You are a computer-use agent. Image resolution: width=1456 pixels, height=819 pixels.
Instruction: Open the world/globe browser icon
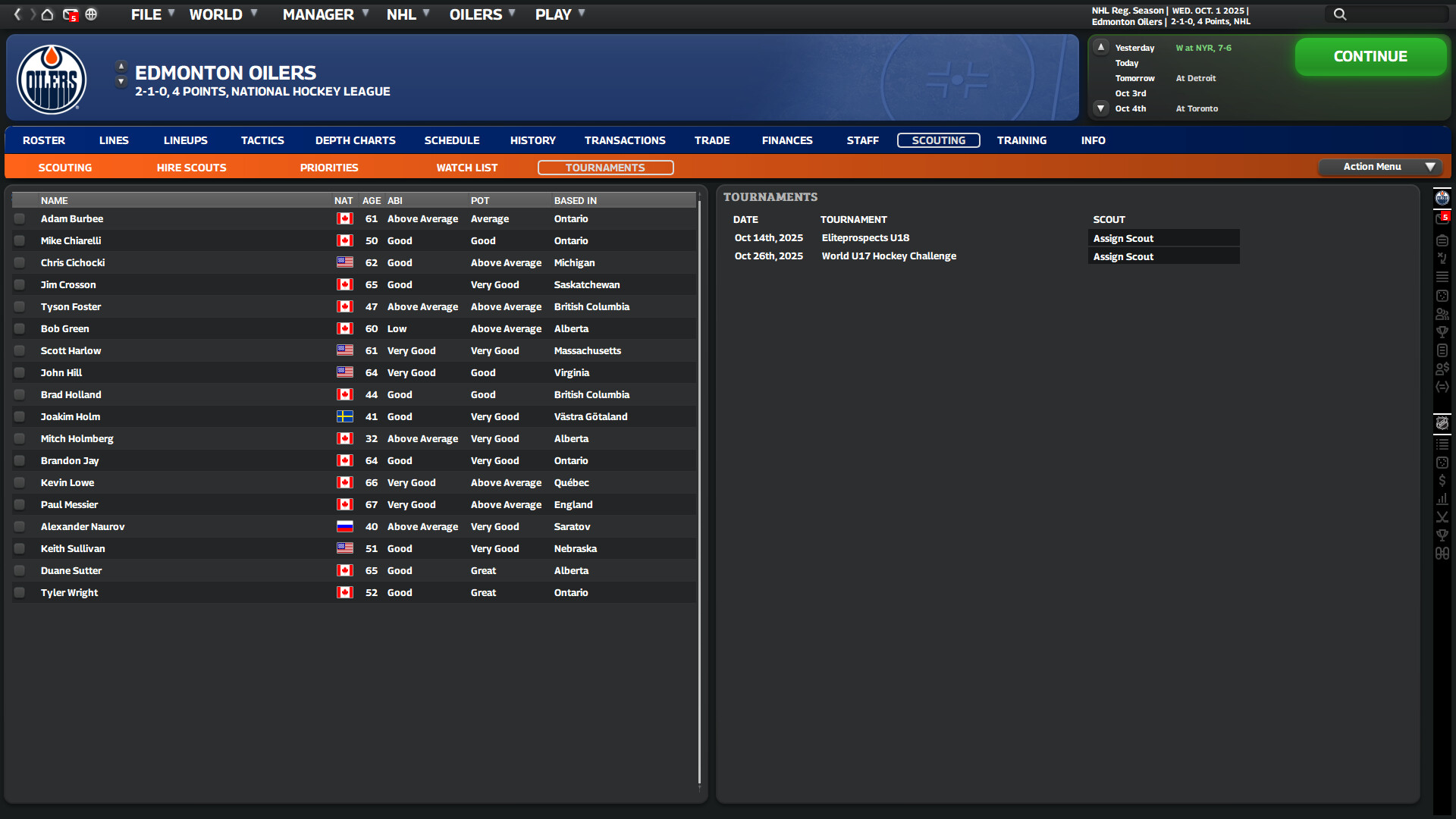coord(91,14)
